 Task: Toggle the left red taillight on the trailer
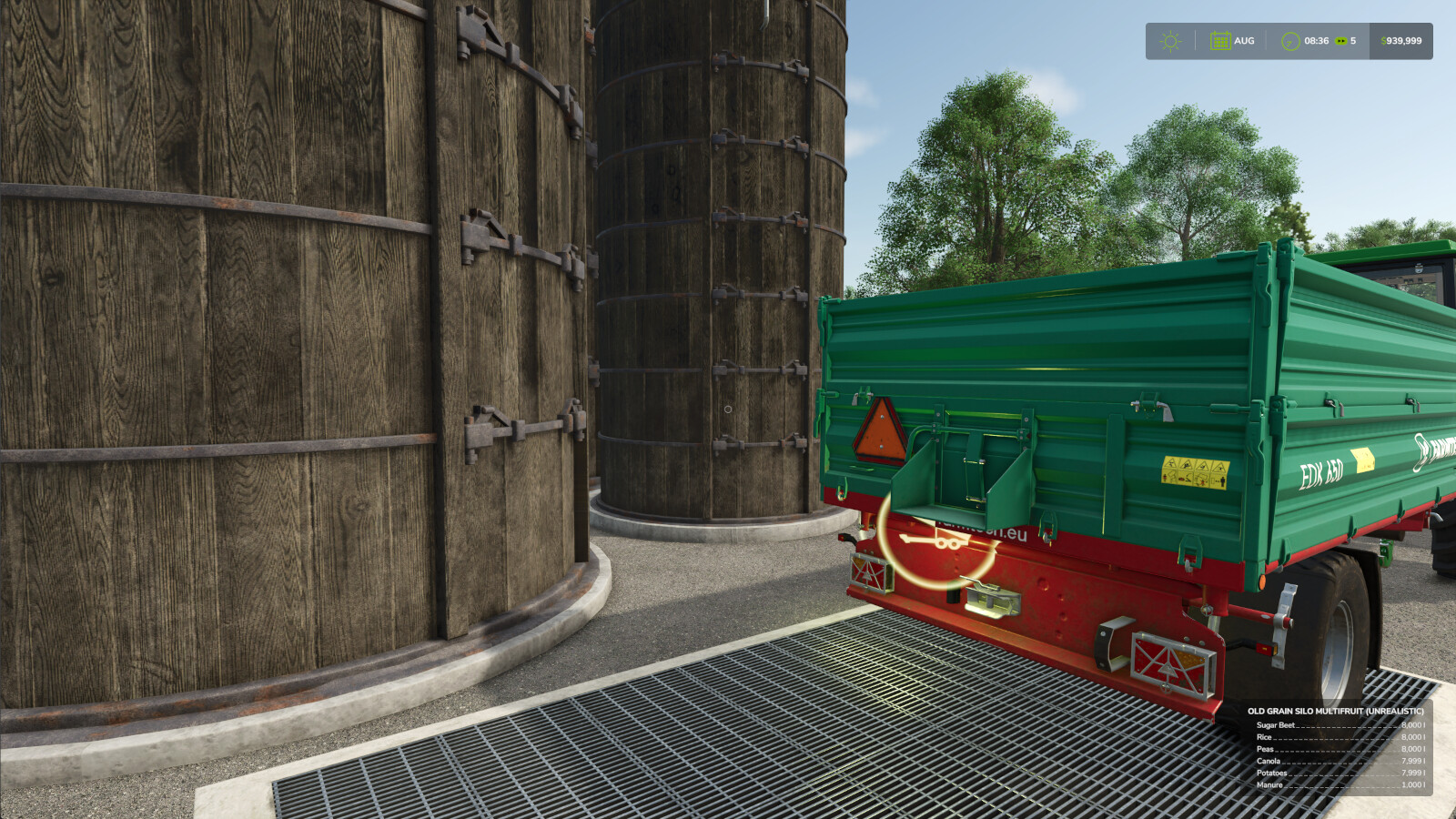pos(871,571)
